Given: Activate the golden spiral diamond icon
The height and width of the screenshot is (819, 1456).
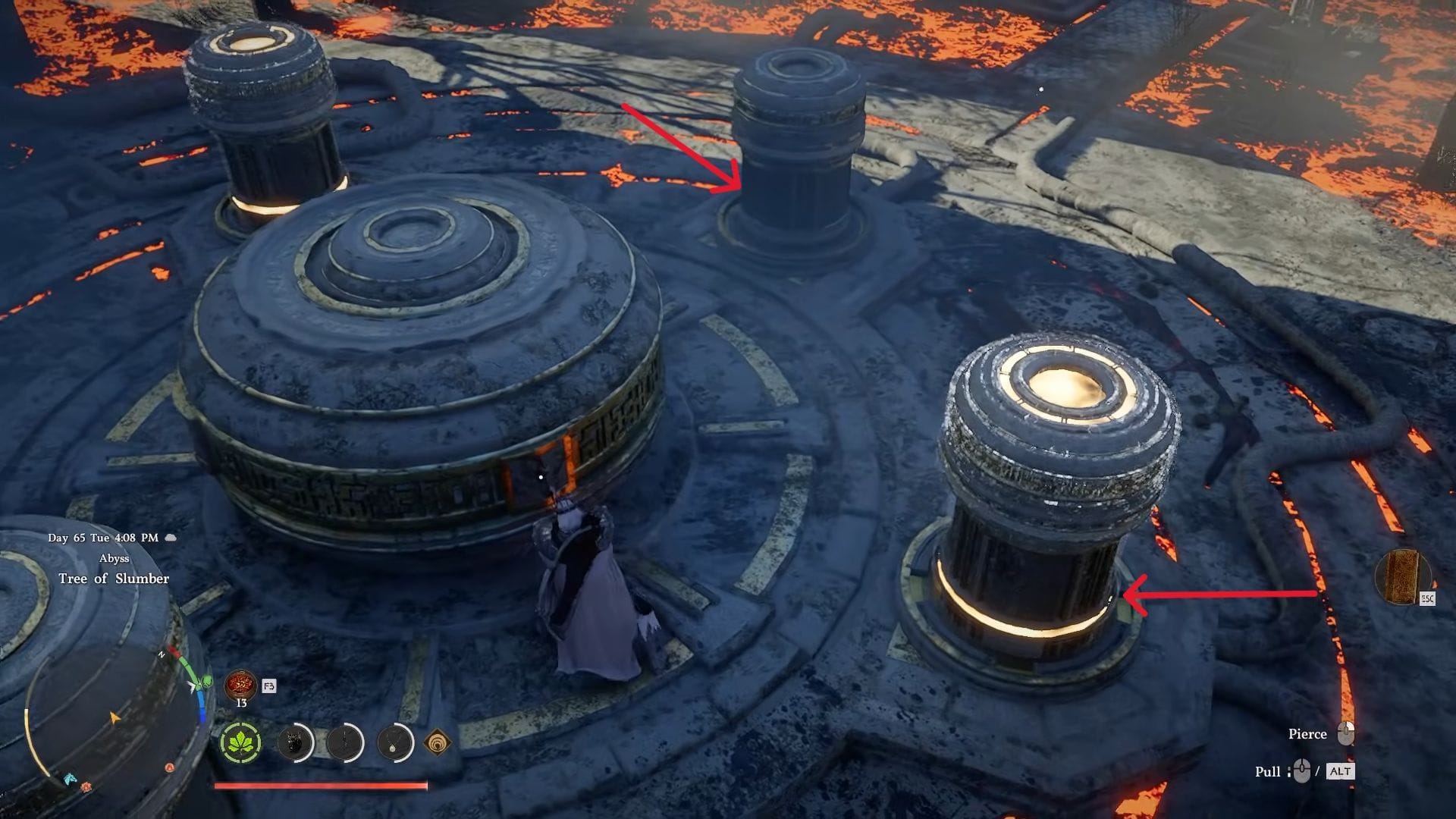Looking at the screenshot, I should click(x=438, y=742).
